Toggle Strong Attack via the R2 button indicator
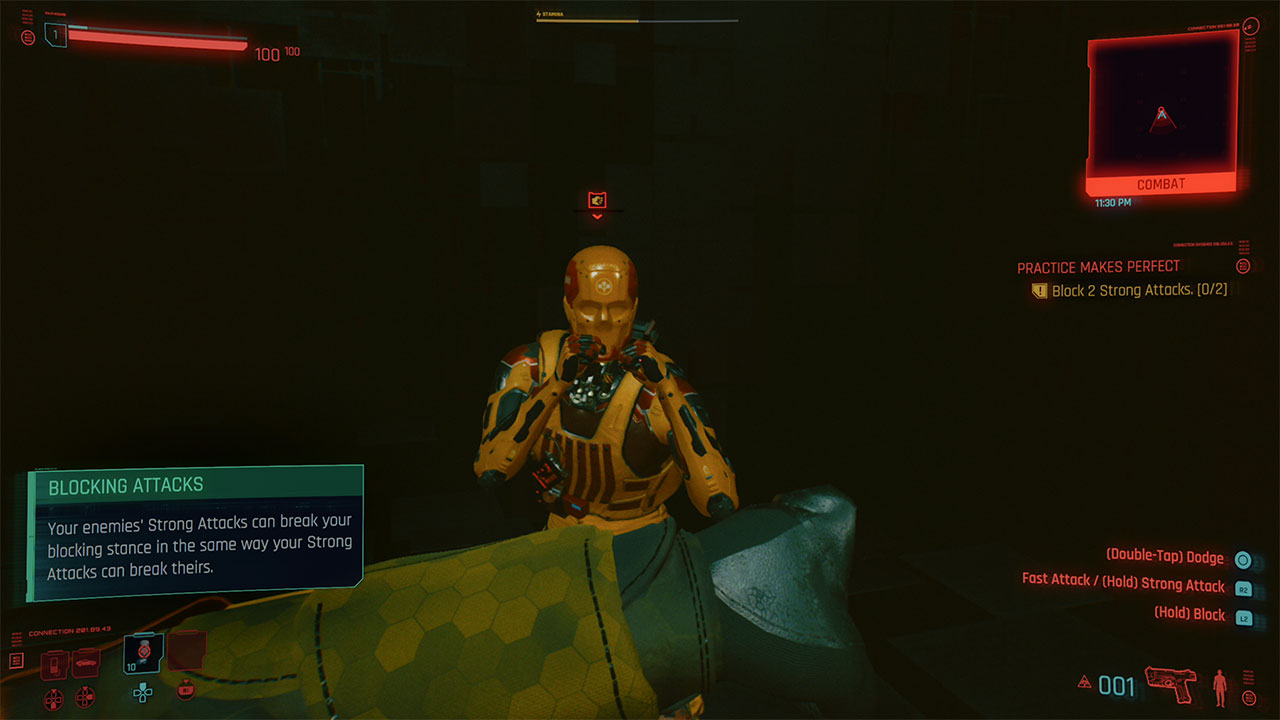Image resolution: width=1280 pixels, height=720 pixels. tap(1242, 587)
